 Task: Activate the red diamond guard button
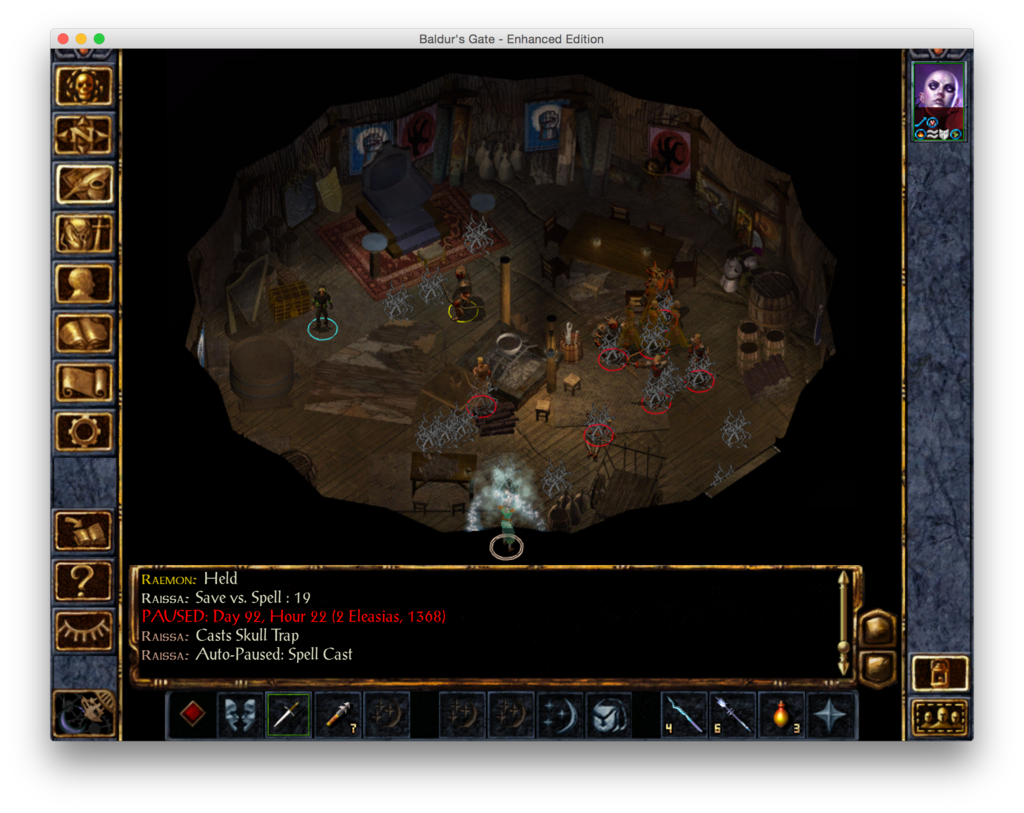coord(192,715)
